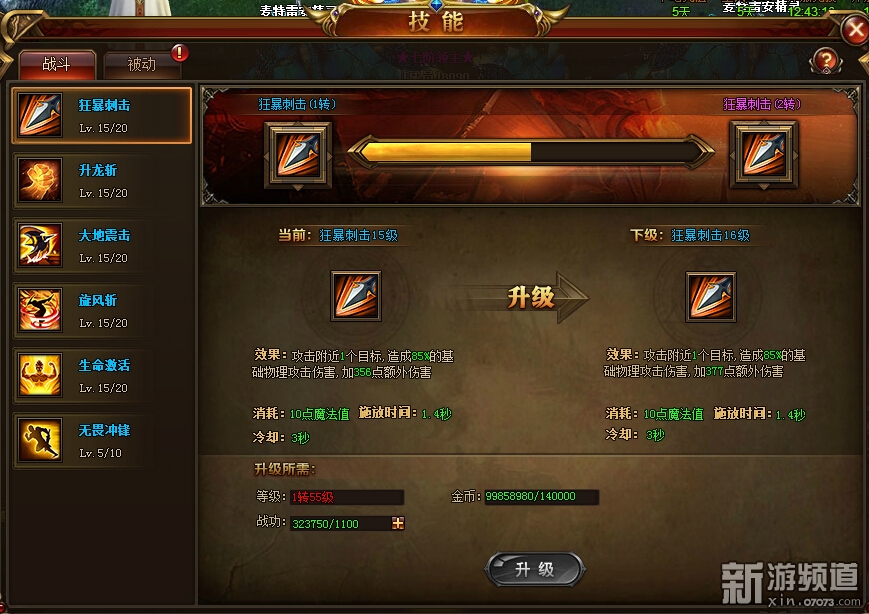Choose the 无畏冲锋 skill entry

[x=101, y=441]
